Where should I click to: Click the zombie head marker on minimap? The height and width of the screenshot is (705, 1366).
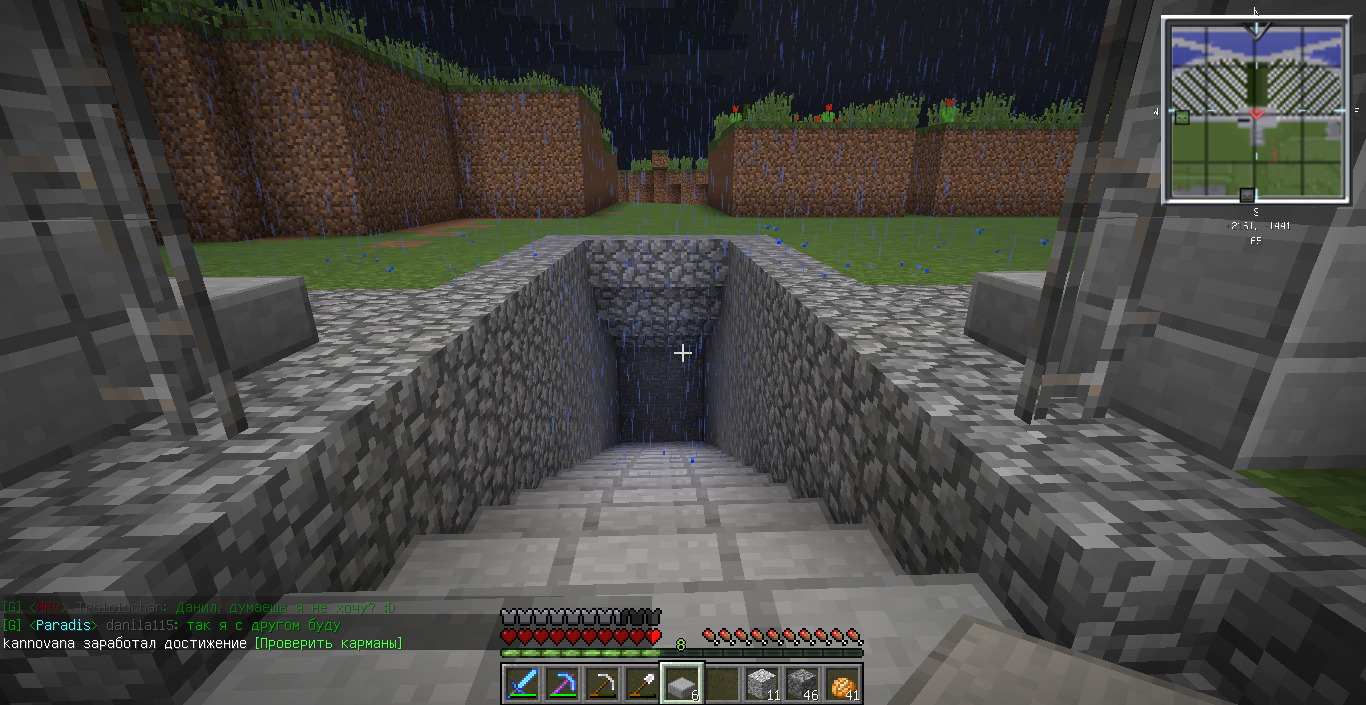1182,117
